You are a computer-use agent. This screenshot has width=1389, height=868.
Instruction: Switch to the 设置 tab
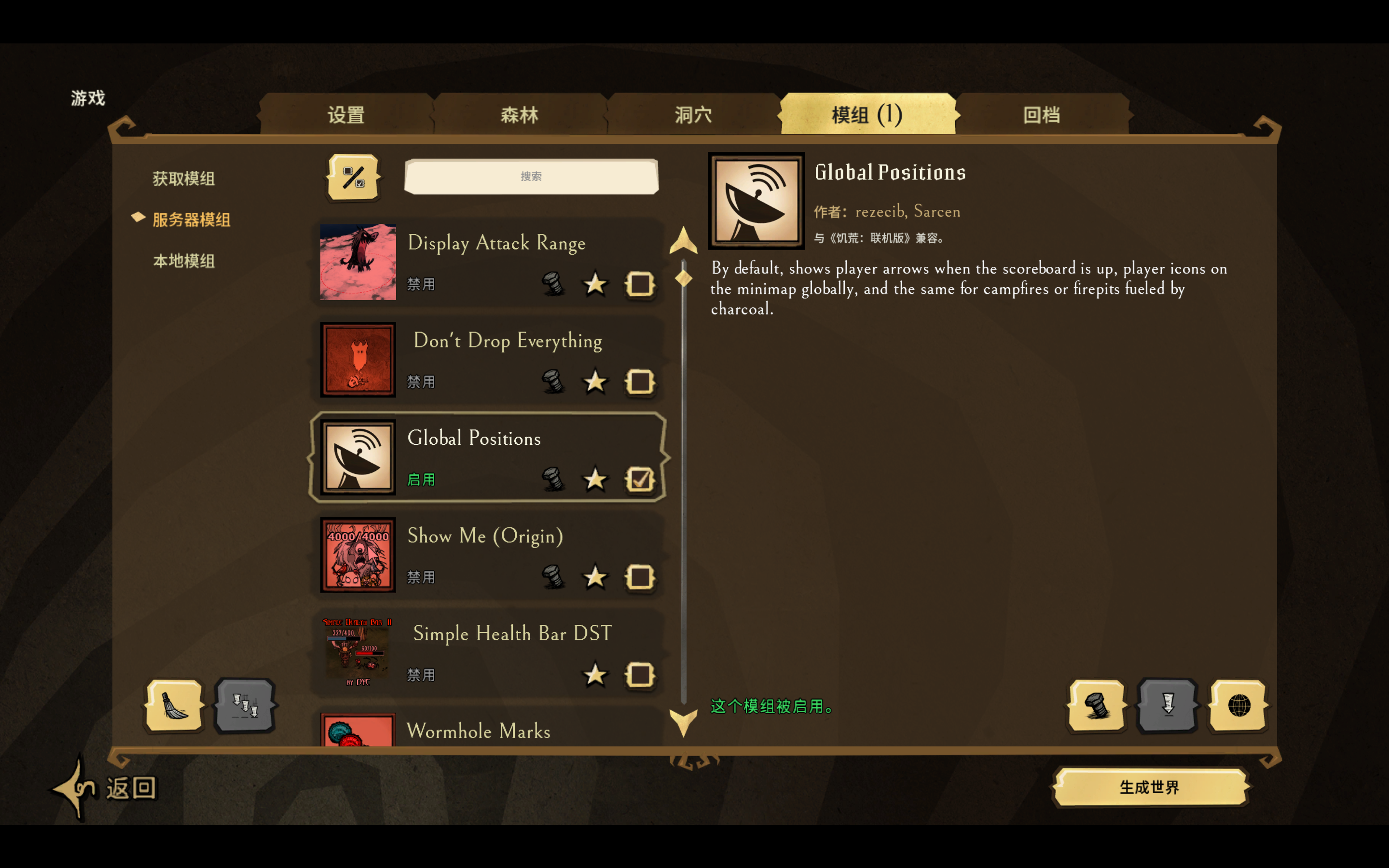point(345,115)
